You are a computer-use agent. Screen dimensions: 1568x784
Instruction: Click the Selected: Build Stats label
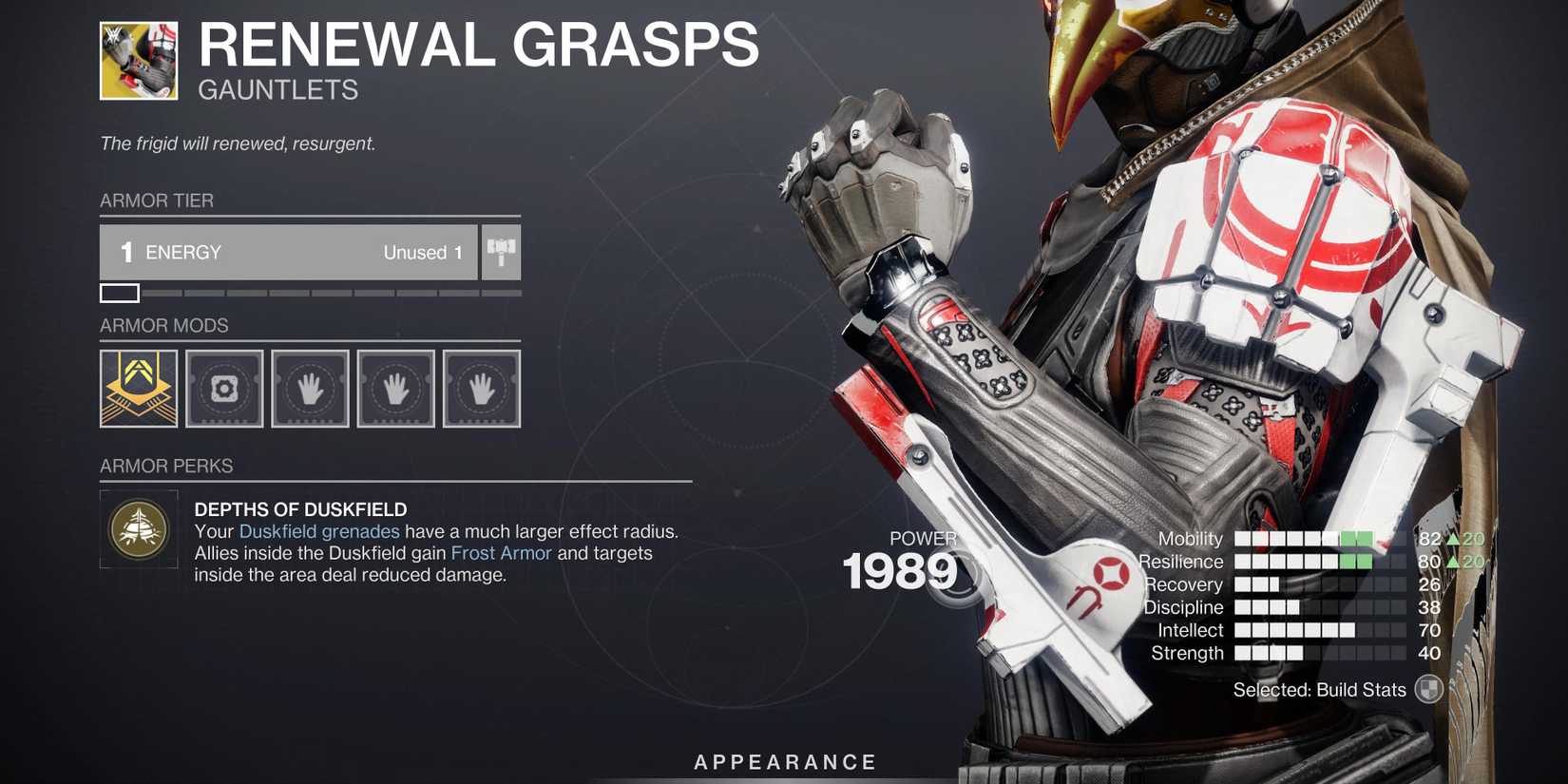point(1321,689)
